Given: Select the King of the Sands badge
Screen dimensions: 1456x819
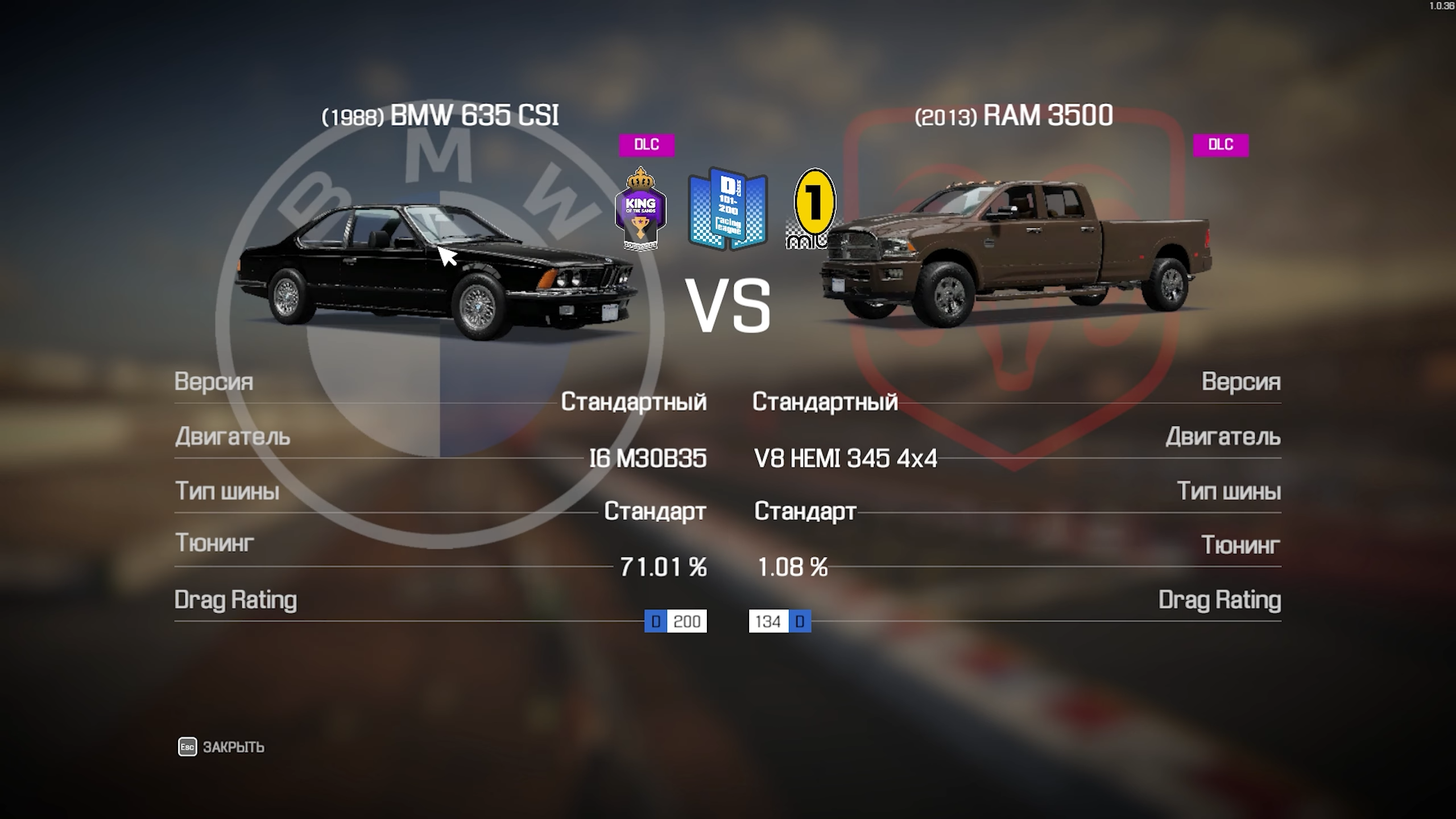Looking at the screenshot, I should pos(640,209).
